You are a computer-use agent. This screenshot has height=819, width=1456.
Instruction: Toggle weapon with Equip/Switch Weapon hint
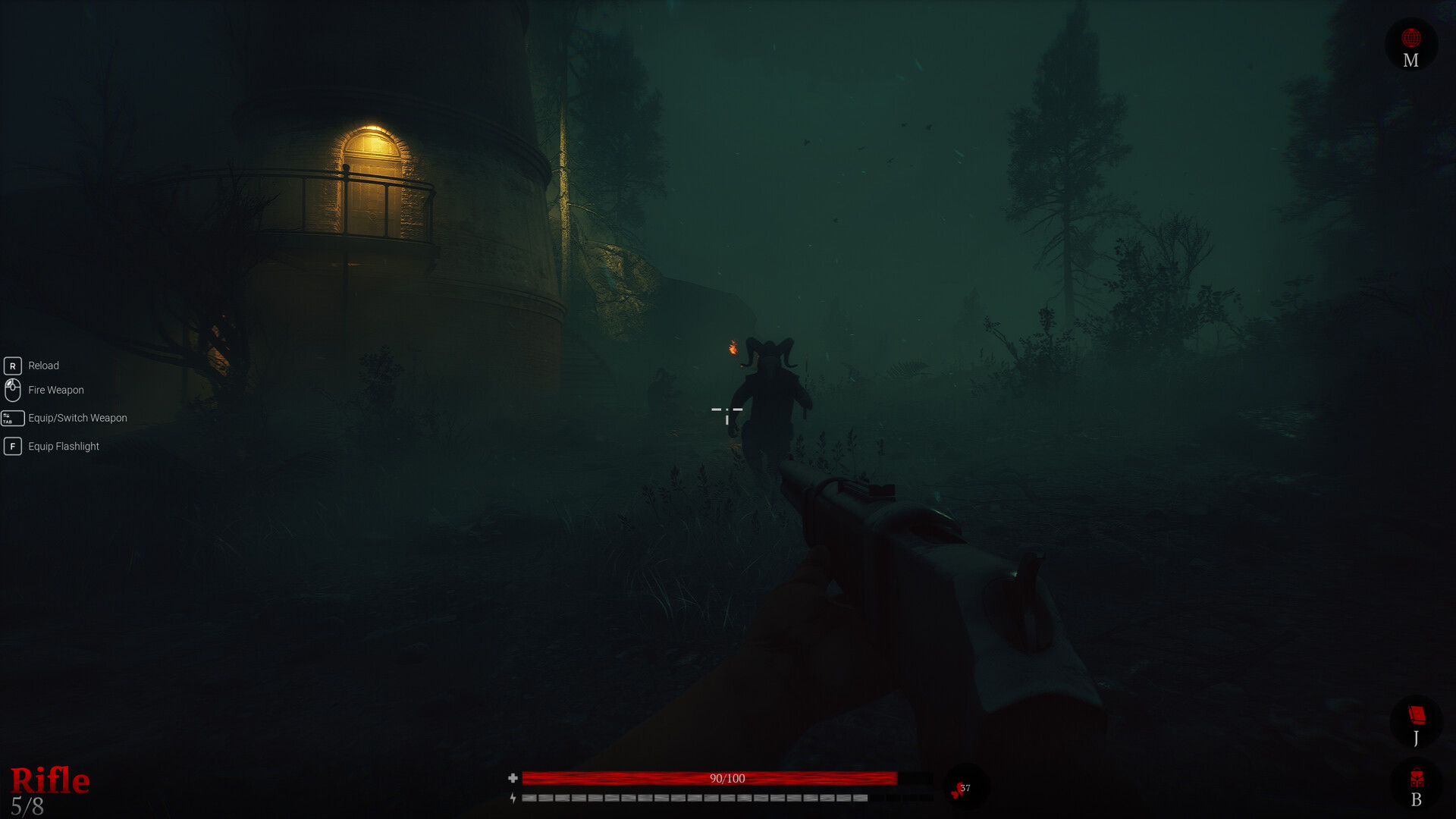pos(77,418)
